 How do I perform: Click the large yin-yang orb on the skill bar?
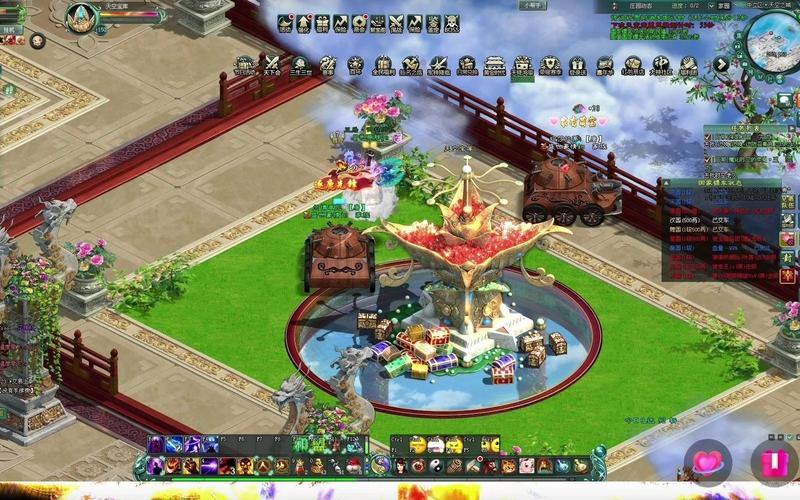(380, 464)
